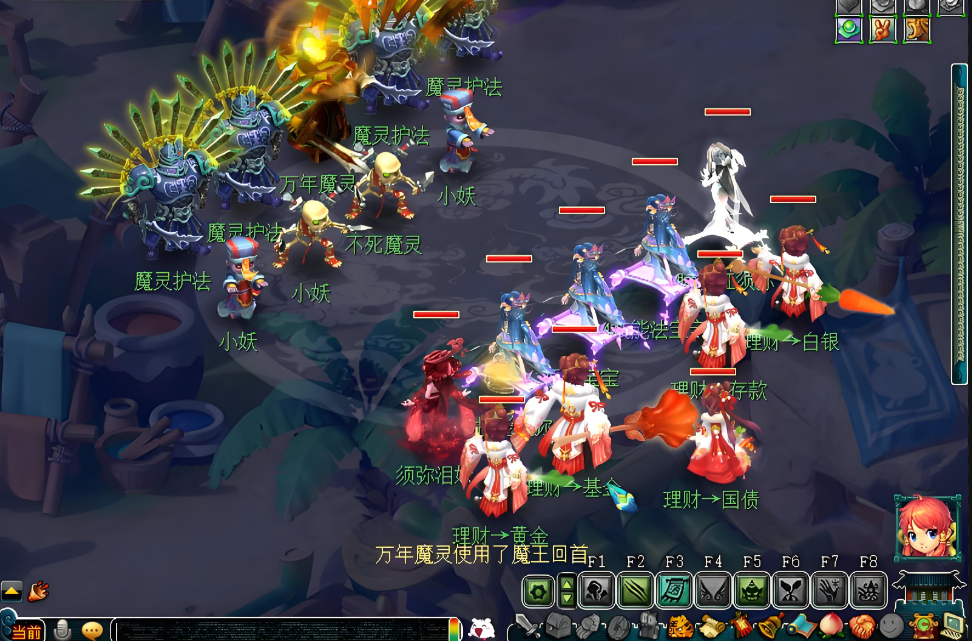Select the green orb buff icon
The width and height of the screenshot is (972, 641).
pyautogui.click(x=850, y=29)
